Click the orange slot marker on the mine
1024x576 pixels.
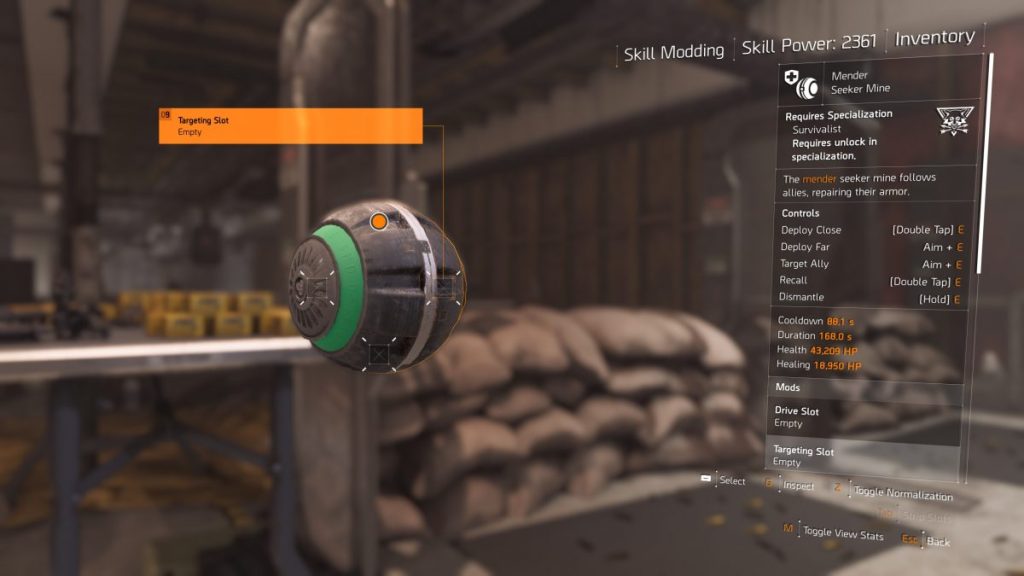(379, 221)
